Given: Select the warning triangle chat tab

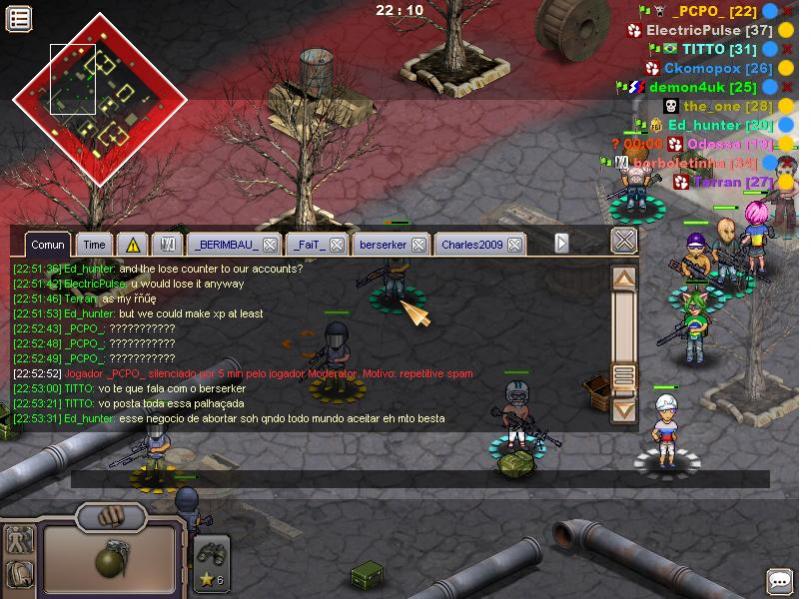Looking at the screenshot, I should click(x=132, y=244).
